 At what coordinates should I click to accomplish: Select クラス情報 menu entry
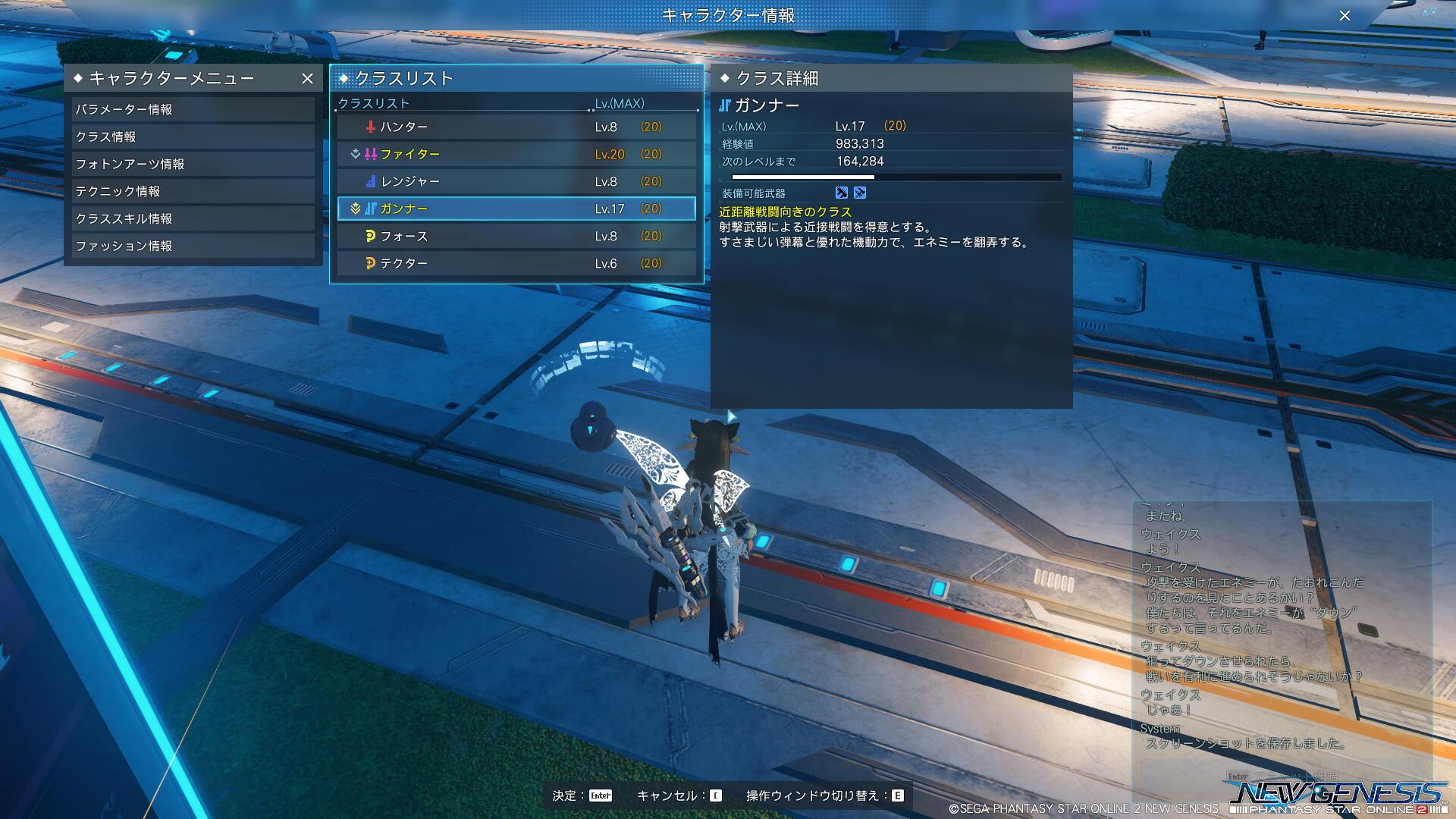coord(193,136)
